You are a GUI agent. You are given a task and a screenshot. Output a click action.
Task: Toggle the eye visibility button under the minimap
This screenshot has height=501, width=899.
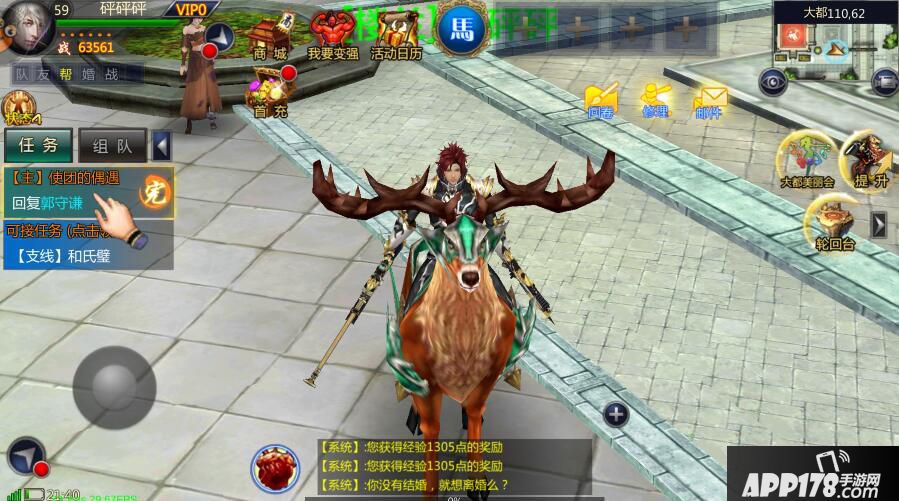(x=771, y=82)
